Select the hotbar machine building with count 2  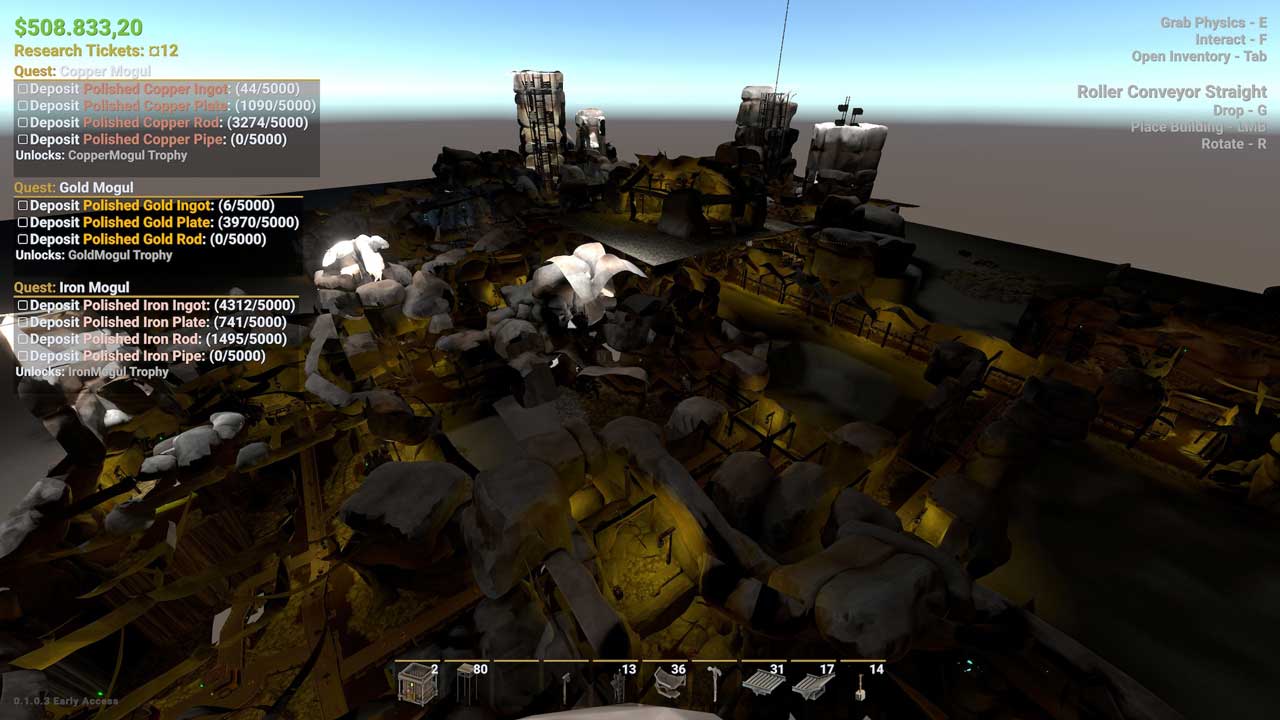(417, 685)
